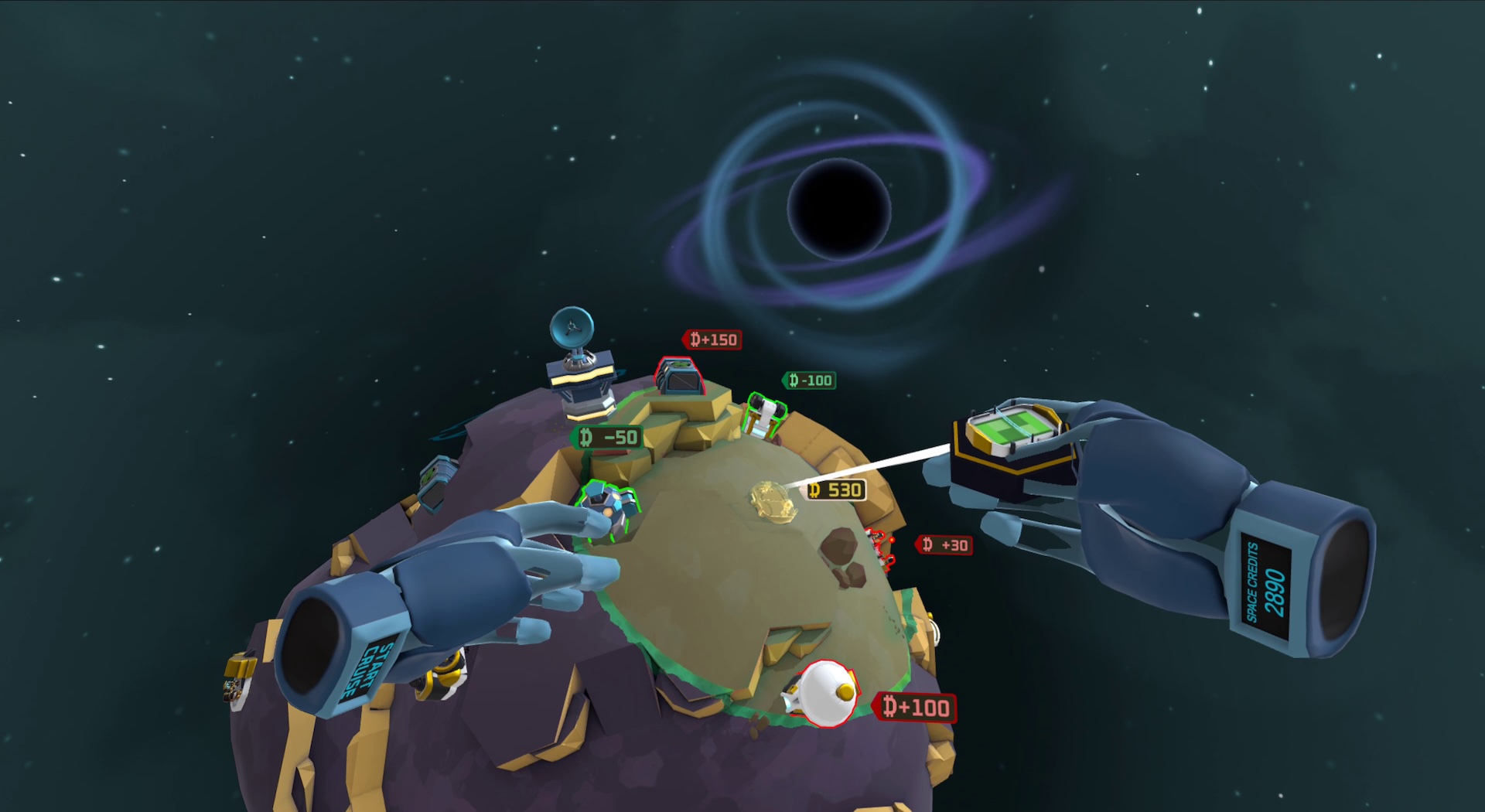
Task: Select the red +100 tag by the white dome
Action: (x=915, y=707)
